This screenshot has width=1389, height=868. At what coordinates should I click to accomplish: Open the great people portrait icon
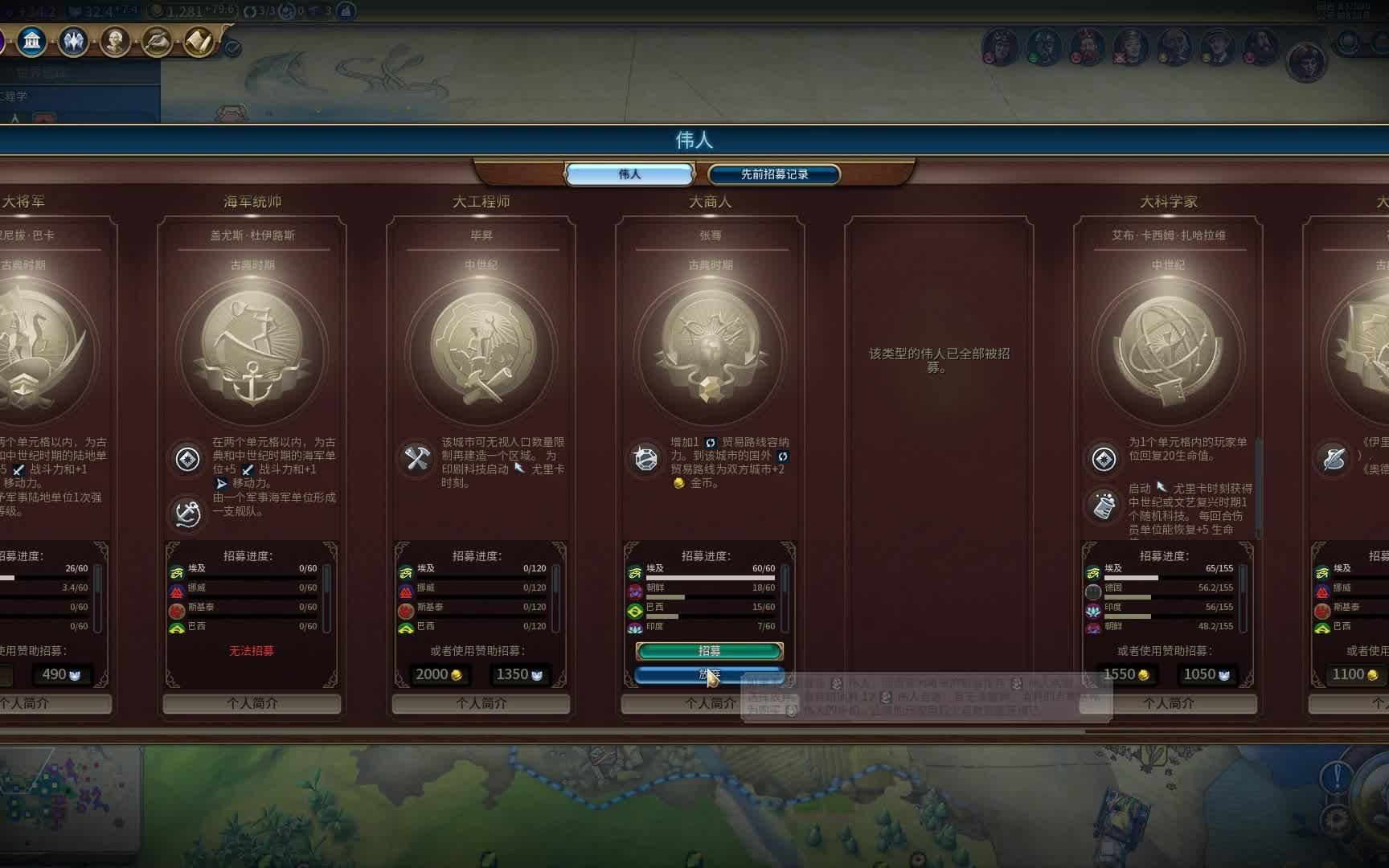115,40
